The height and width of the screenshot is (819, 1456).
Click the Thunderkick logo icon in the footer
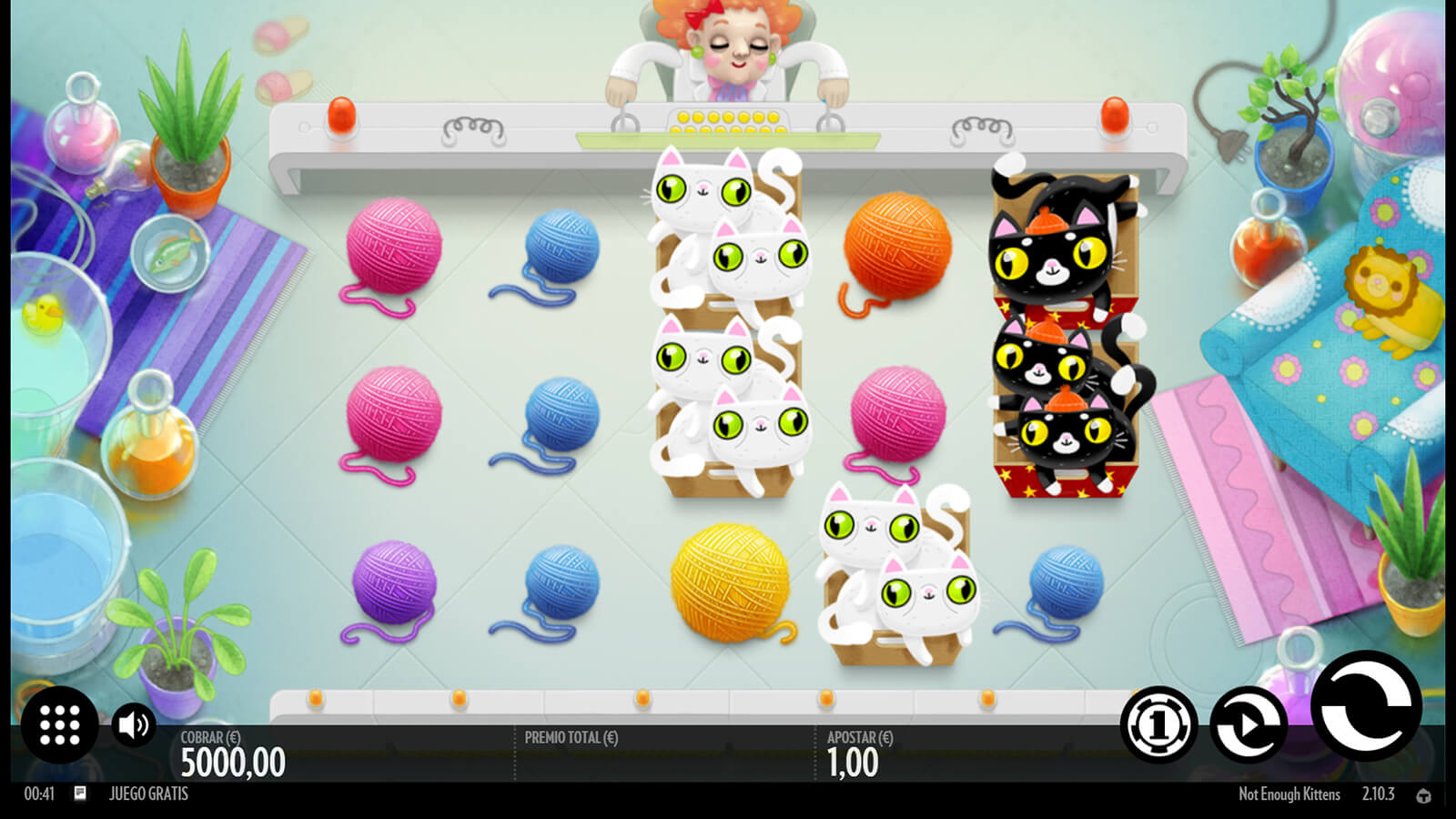click(x=1423, y=795)
